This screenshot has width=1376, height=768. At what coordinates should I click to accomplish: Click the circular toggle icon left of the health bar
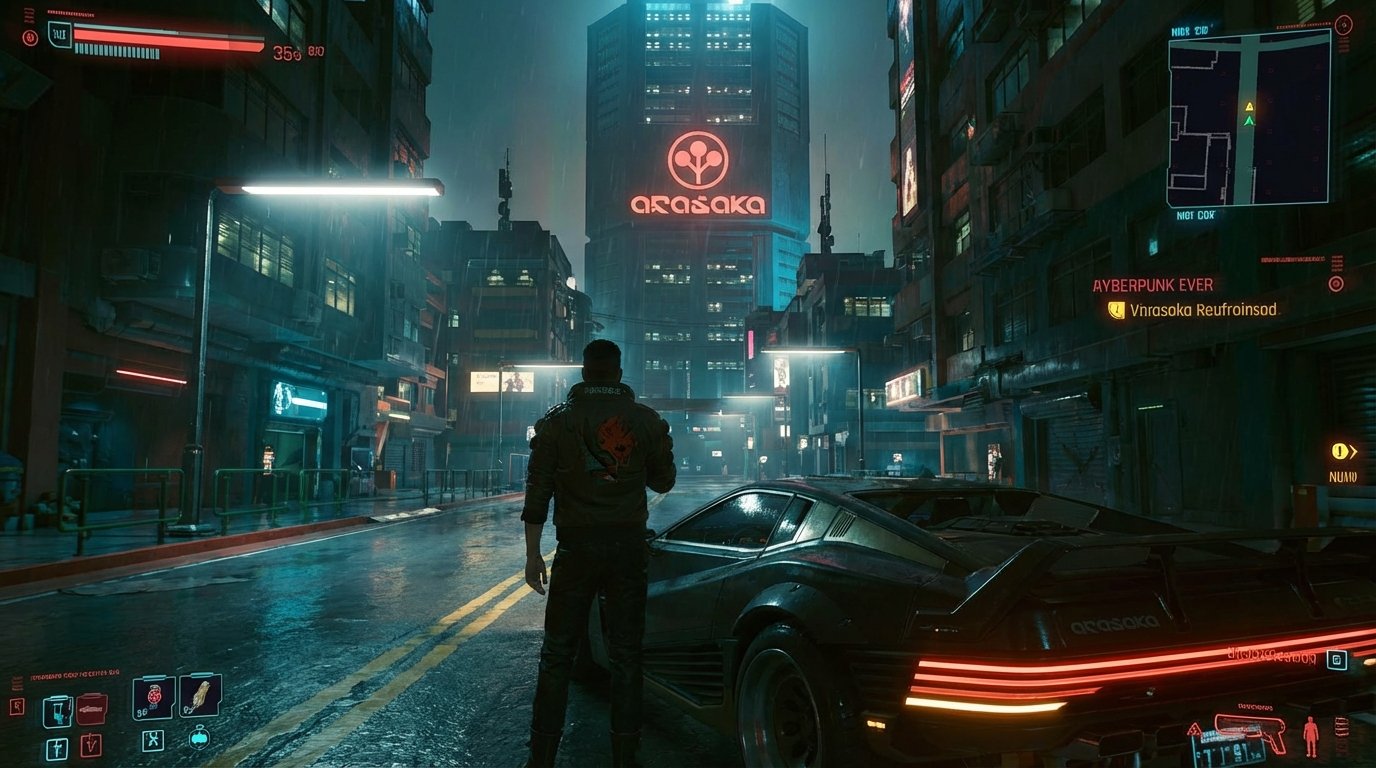point(30,37)
